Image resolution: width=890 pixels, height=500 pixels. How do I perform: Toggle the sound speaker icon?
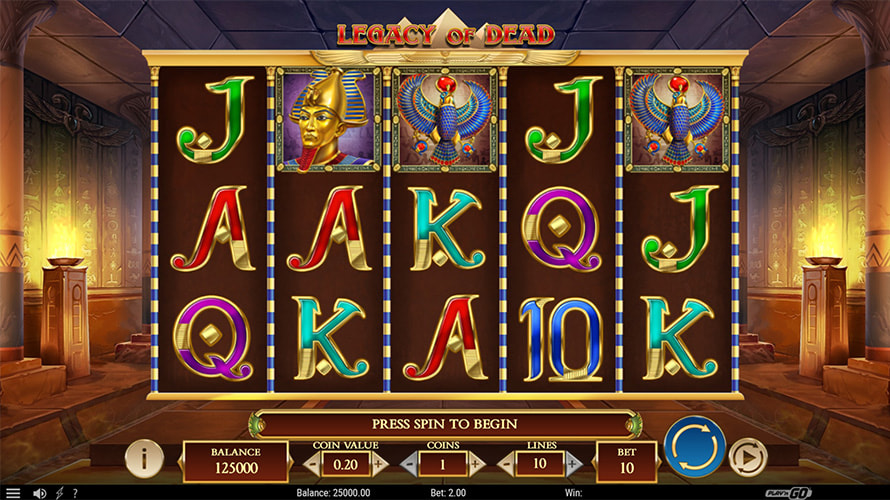coord(40,493)
